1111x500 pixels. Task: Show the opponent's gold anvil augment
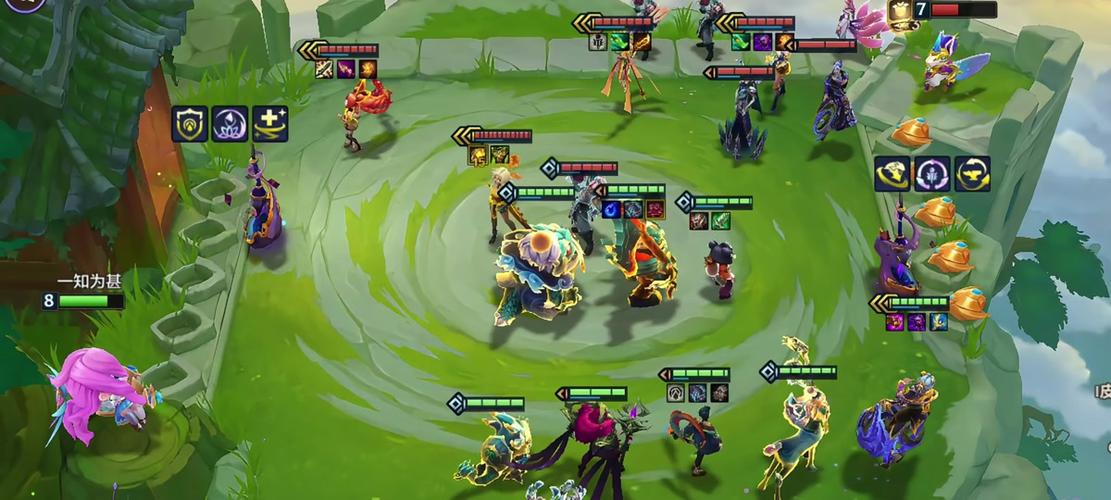972,173
